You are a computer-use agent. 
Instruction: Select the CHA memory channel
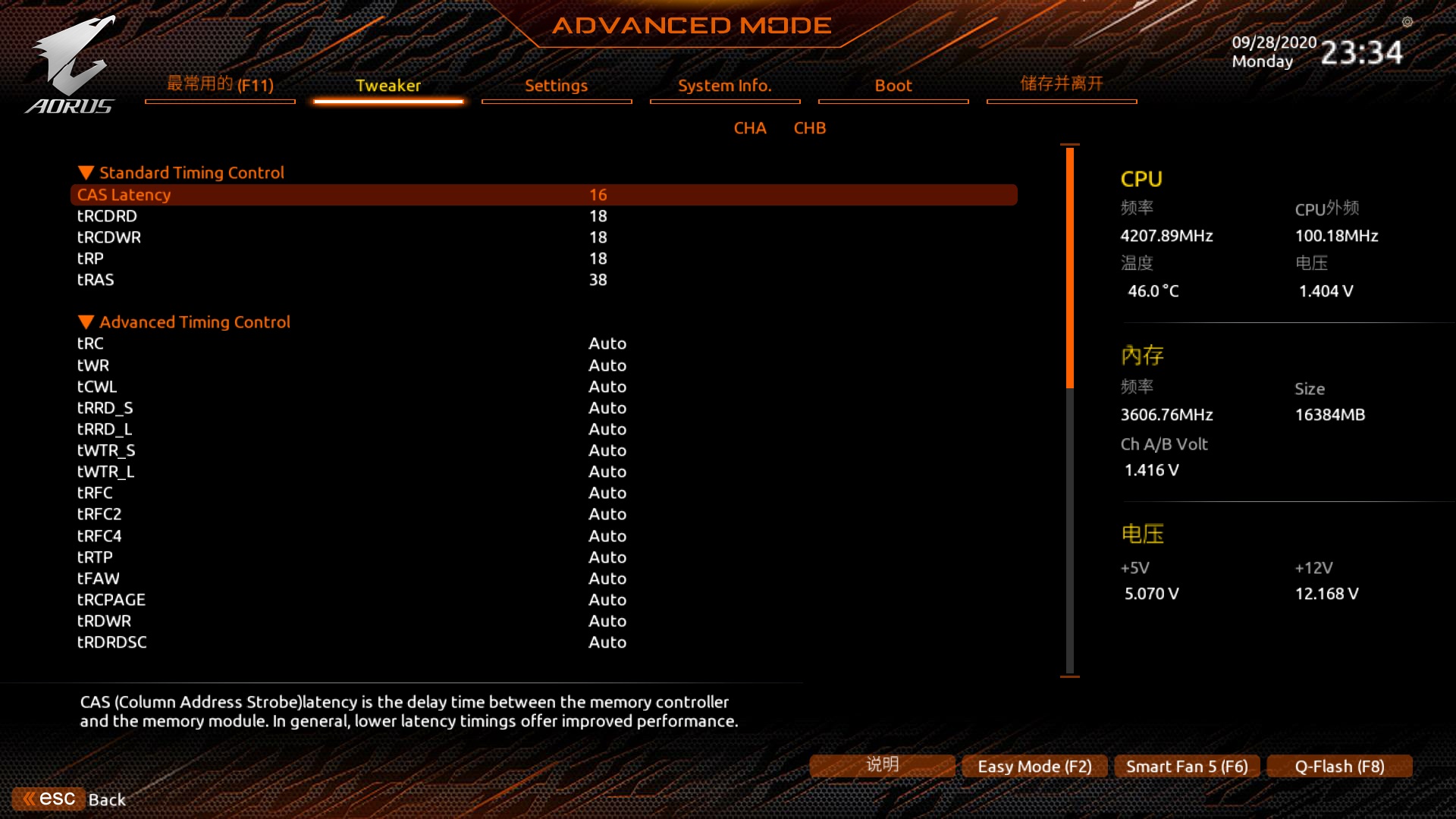[x=750, y=128]
